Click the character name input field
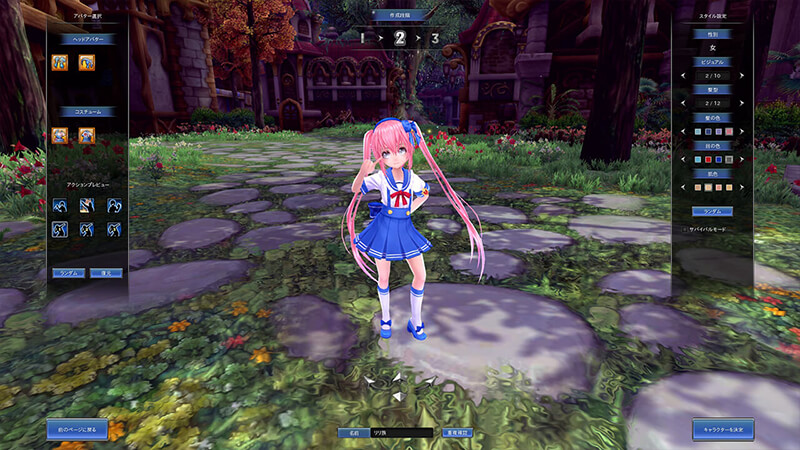800x450 pixels. pyautogui.click(x=400, y=433)
